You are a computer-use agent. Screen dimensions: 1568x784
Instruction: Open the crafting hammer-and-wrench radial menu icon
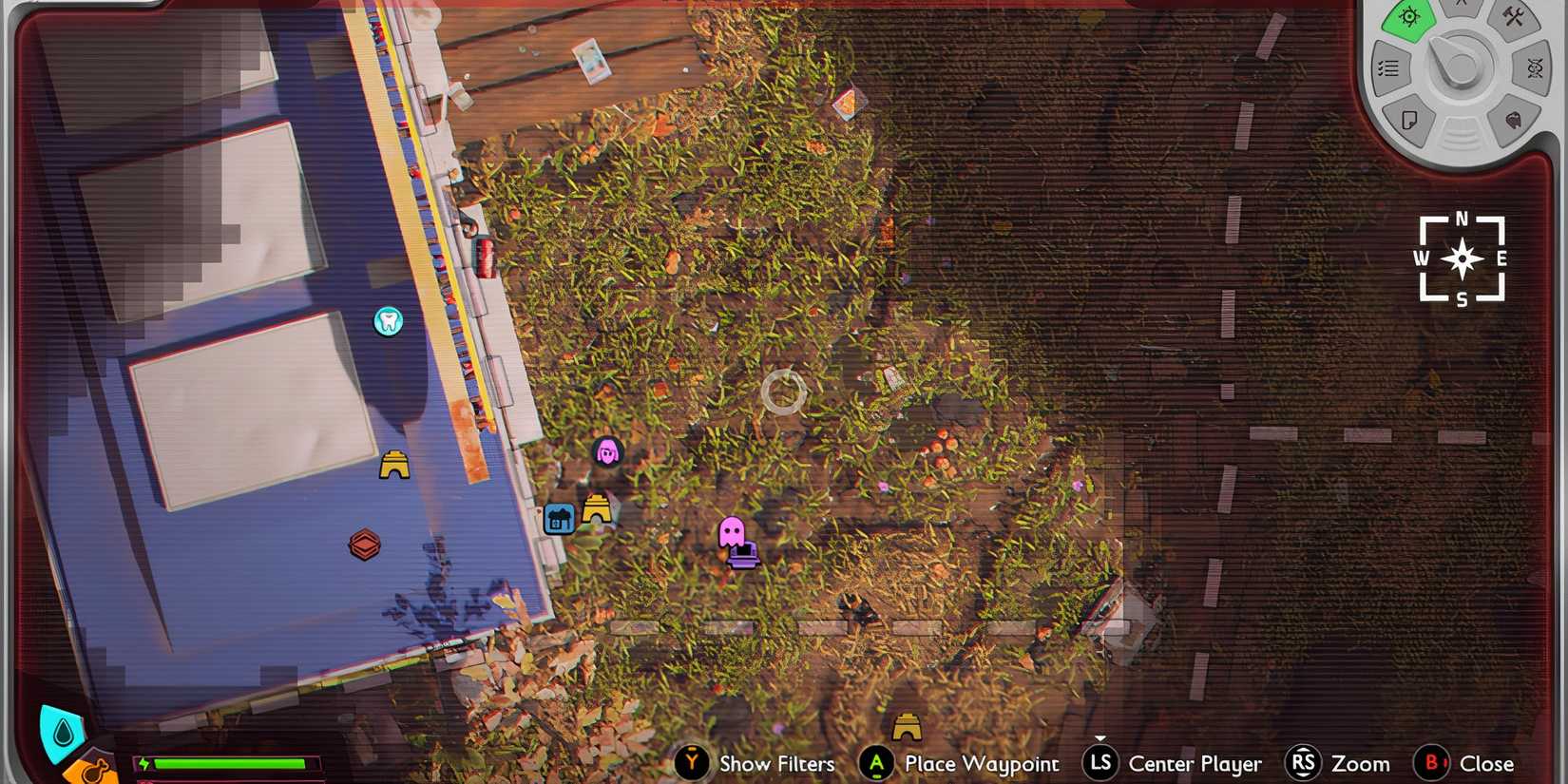coord(1515,16)
